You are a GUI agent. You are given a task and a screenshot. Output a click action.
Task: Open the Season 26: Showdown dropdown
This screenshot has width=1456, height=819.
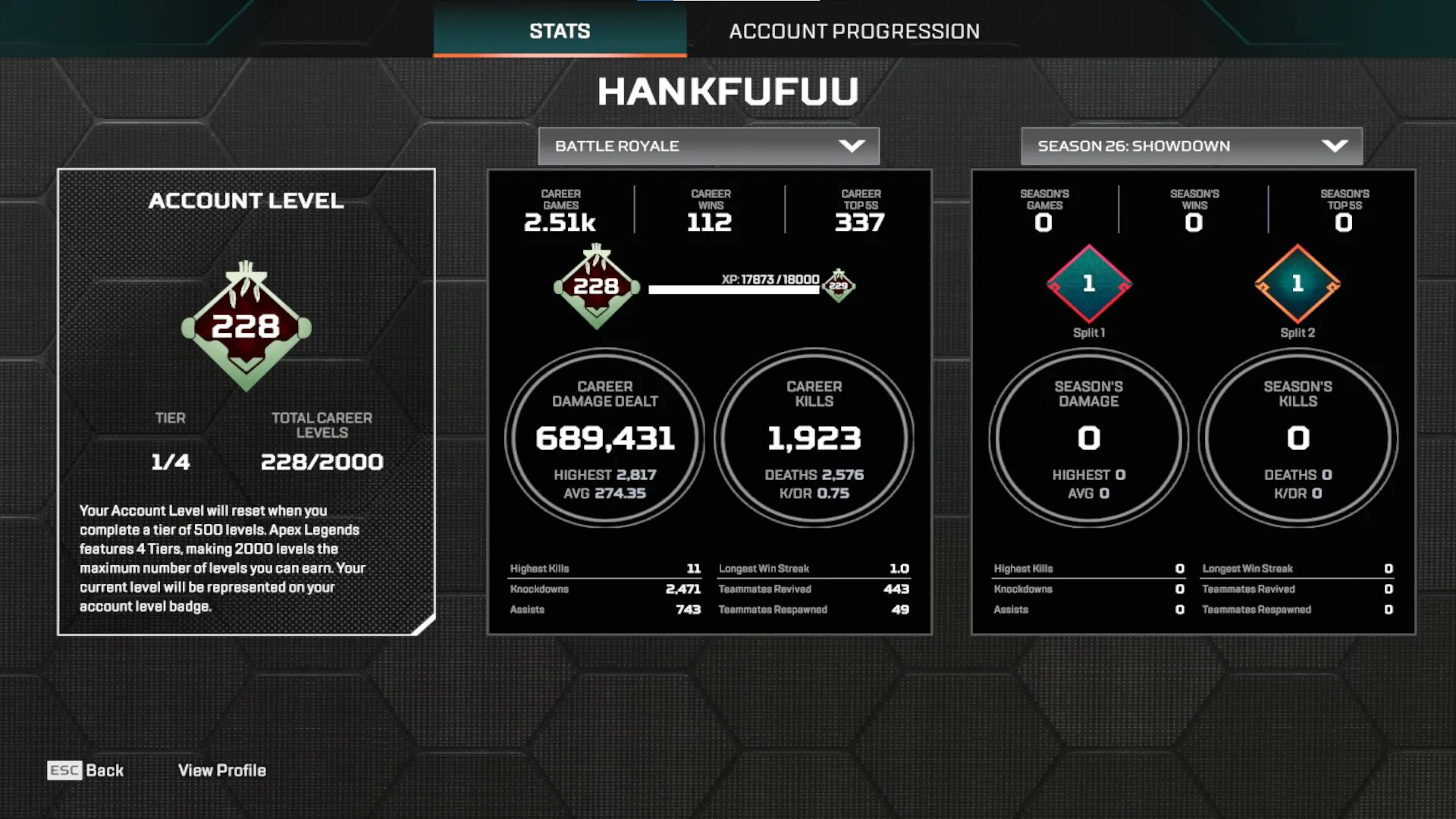tap(1191, 146)
